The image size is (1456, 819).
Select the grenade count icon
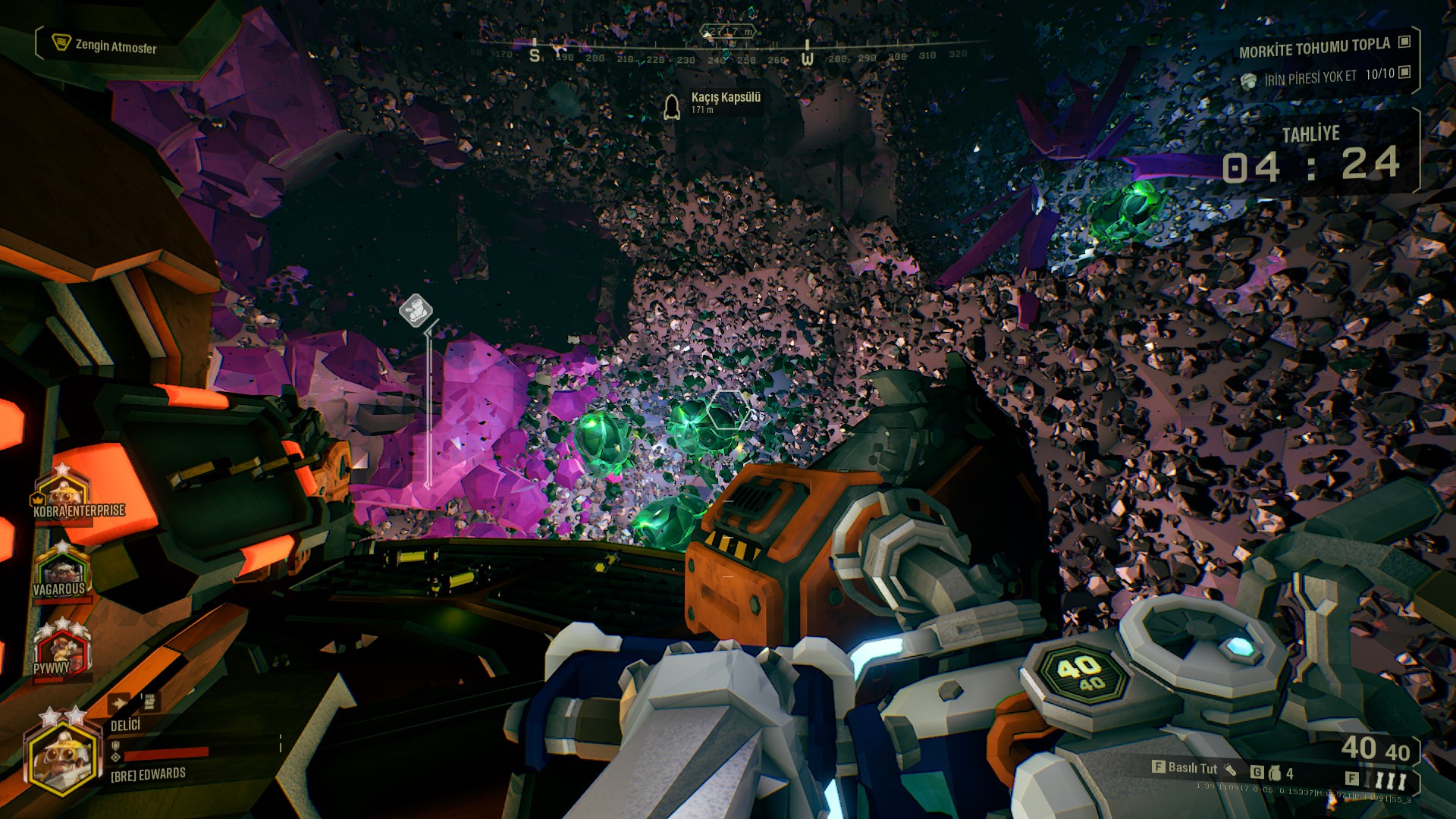1275,773
